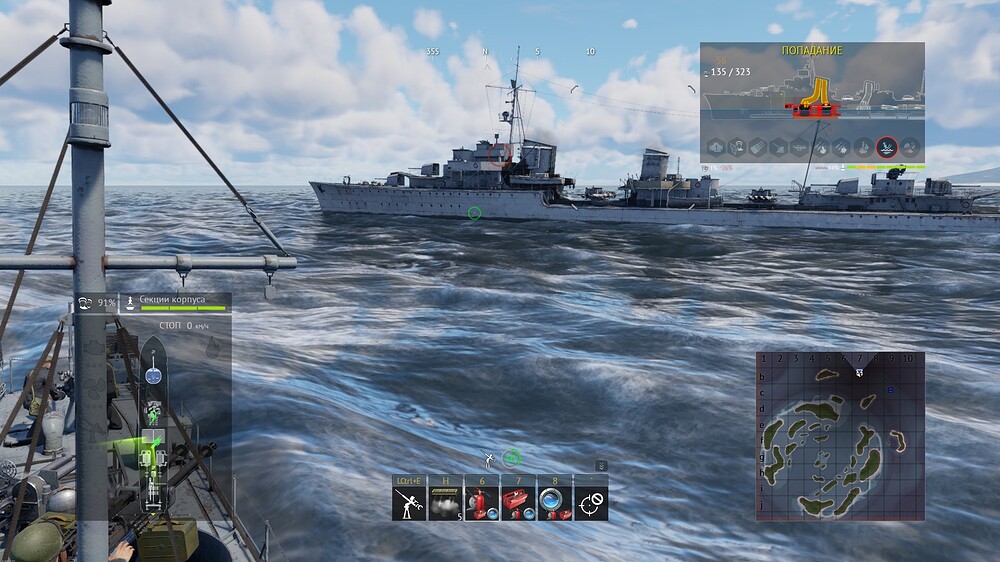Deploy the smoke screen ability
Viewport: 1000px width, 562px height.
[x=445, y=503]
